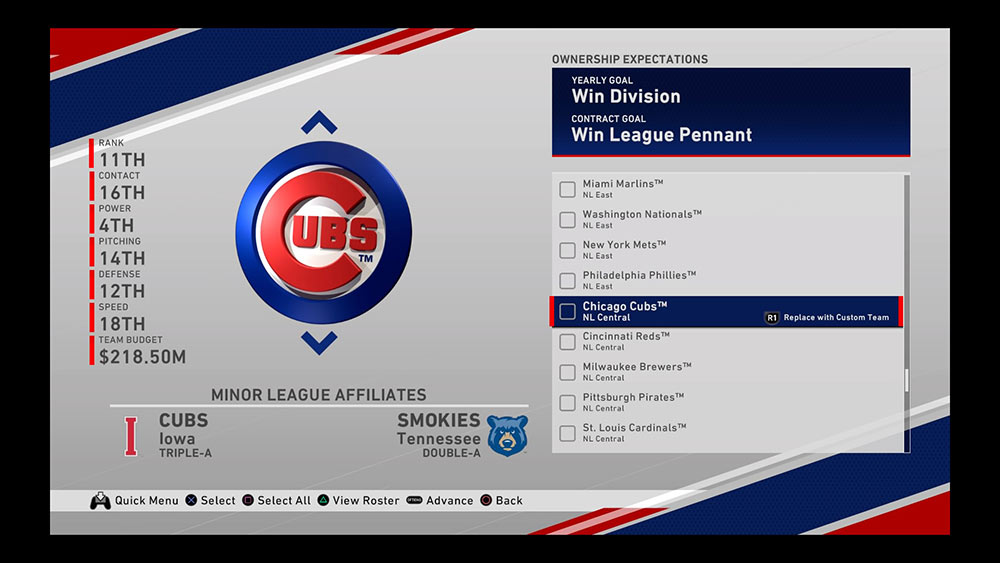
Task: Select the Washington Nationals team row
Action: pyautogui.click(x=641, y=219)
